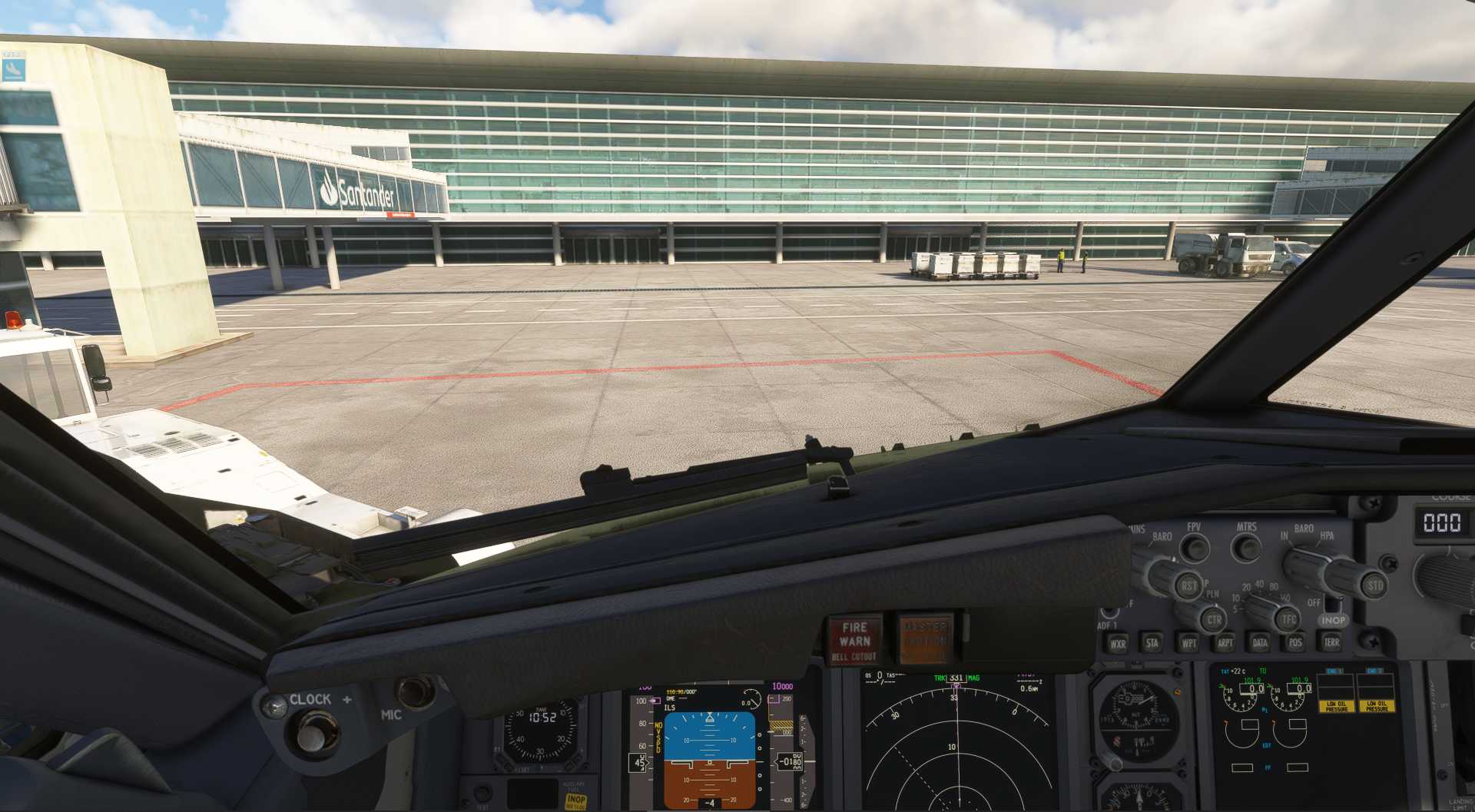Viewport: 1475px width, 812px height.
Task: Push the STD barometric standard button
Action: click(1374, 585)
